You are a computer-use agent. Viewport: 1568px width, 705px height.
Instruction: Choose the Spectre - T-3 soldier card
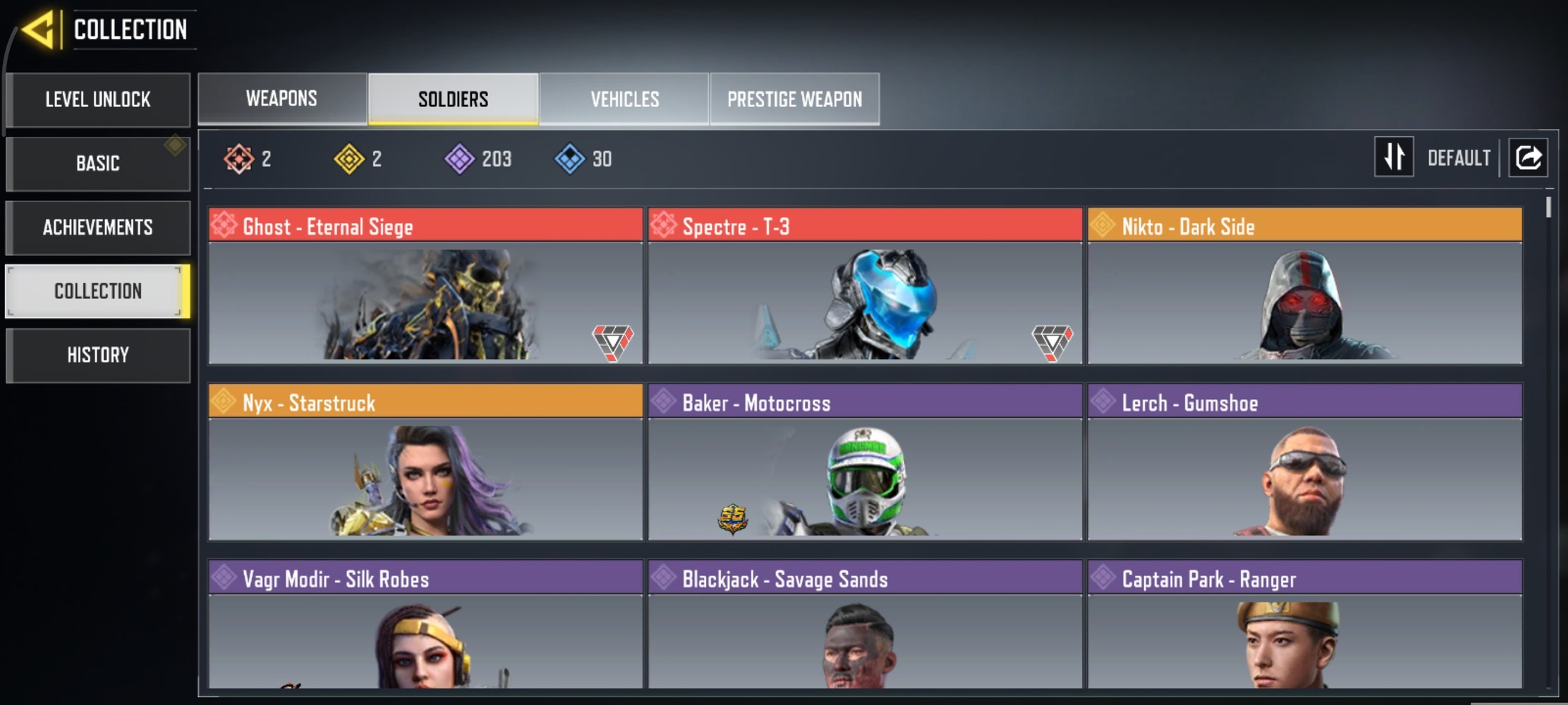pos(865,286)
